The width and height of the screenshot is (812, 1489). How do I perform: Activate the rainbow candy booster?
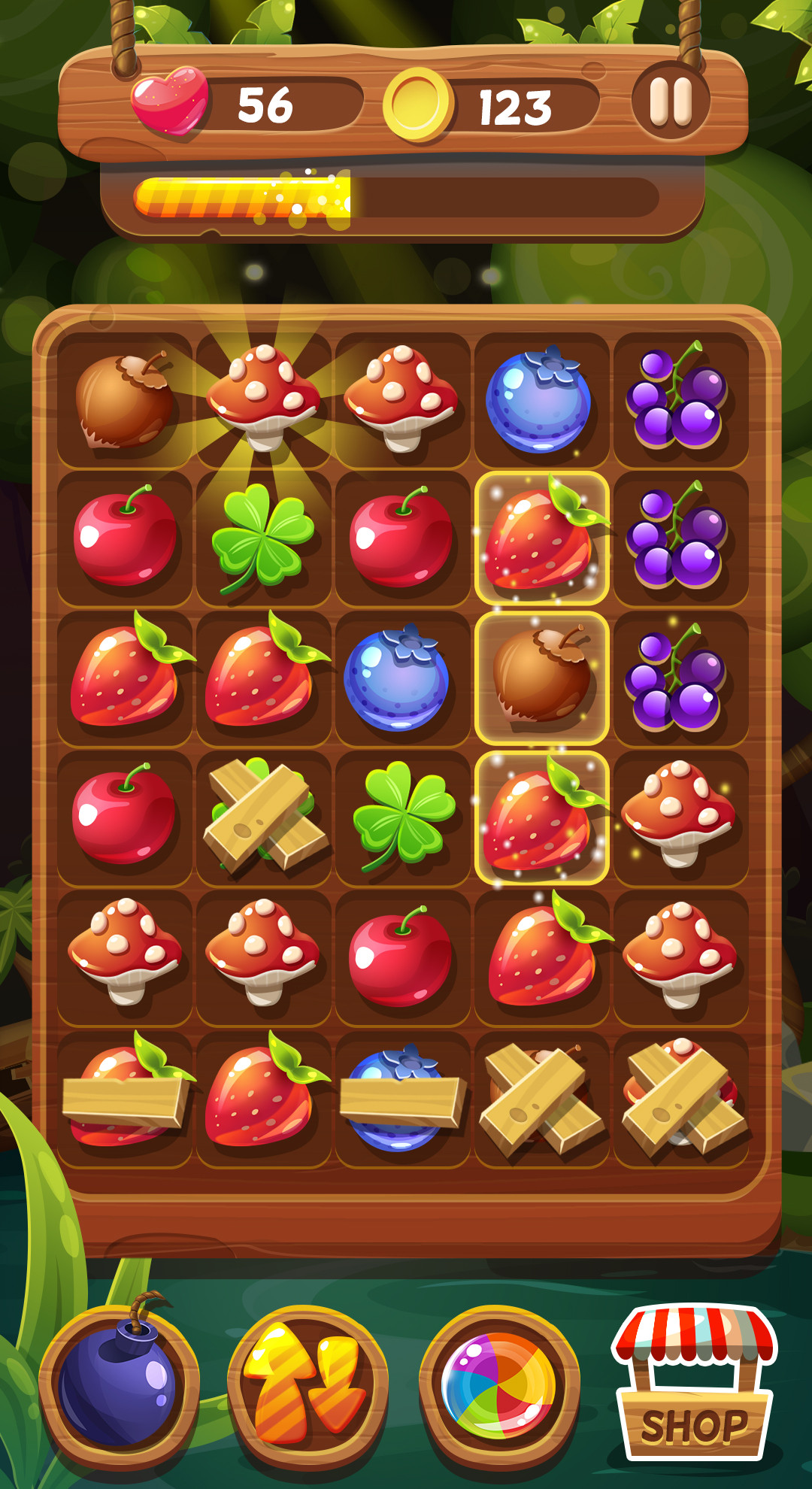tap(499, 1385)
